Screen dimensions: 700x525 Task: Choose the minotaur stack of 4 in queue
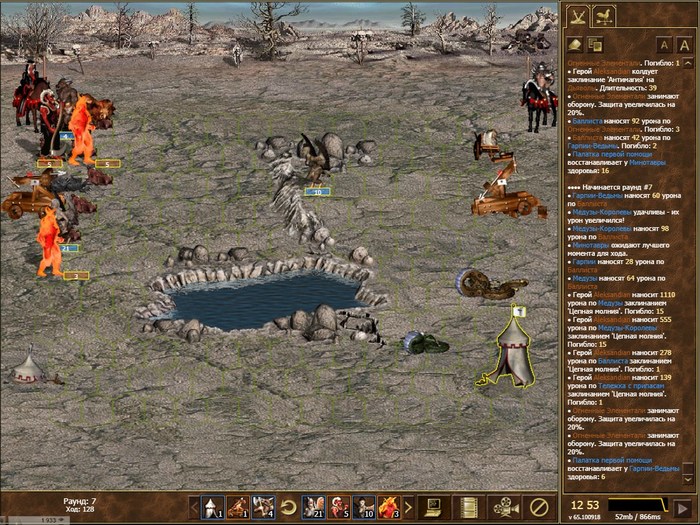(263, 506)
